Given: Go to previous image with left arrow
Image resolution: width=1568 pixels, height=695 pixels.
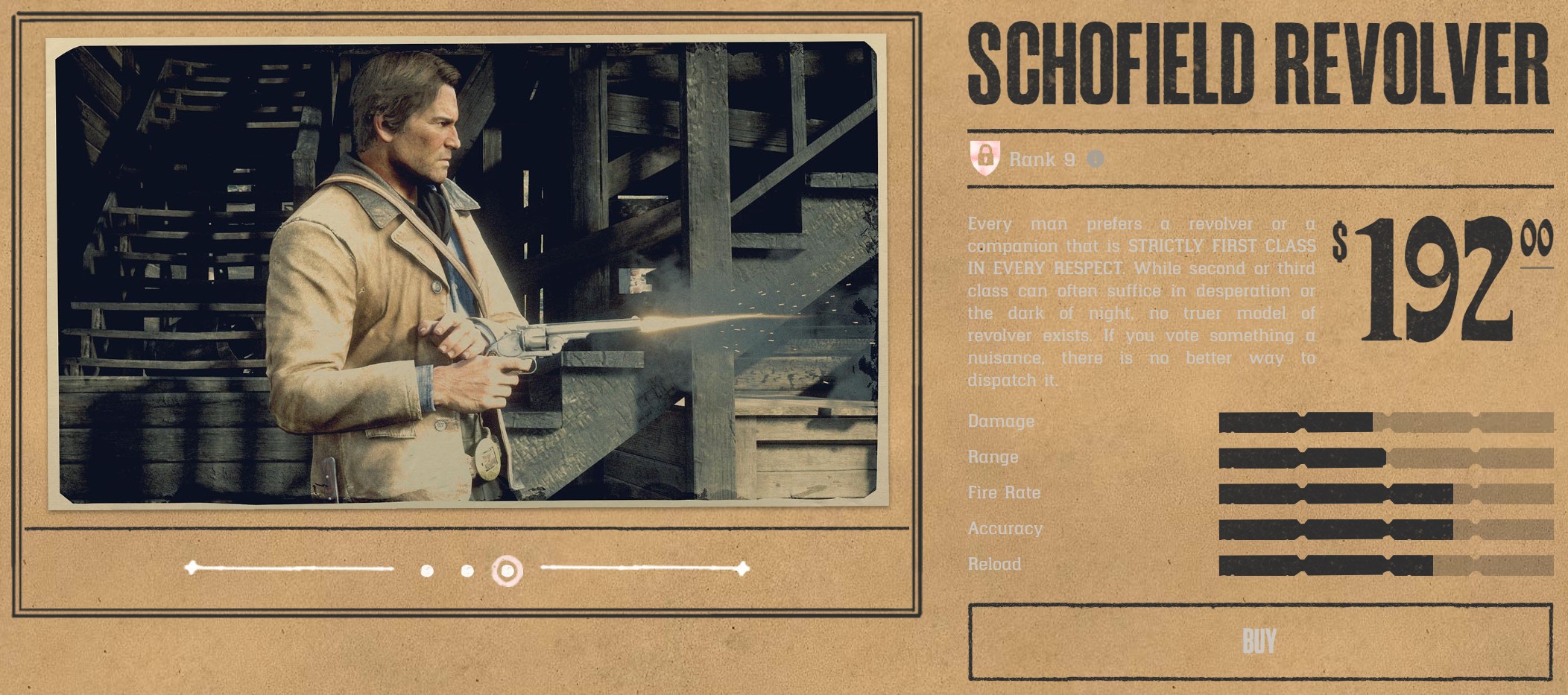Looking at the screenshot, I should [x=193, y=568].
